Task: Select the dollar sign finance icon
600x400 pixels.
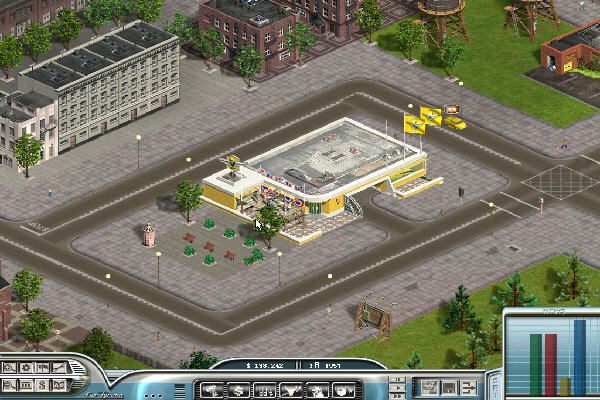Action: pyautogui.click(x=43, y=384)
